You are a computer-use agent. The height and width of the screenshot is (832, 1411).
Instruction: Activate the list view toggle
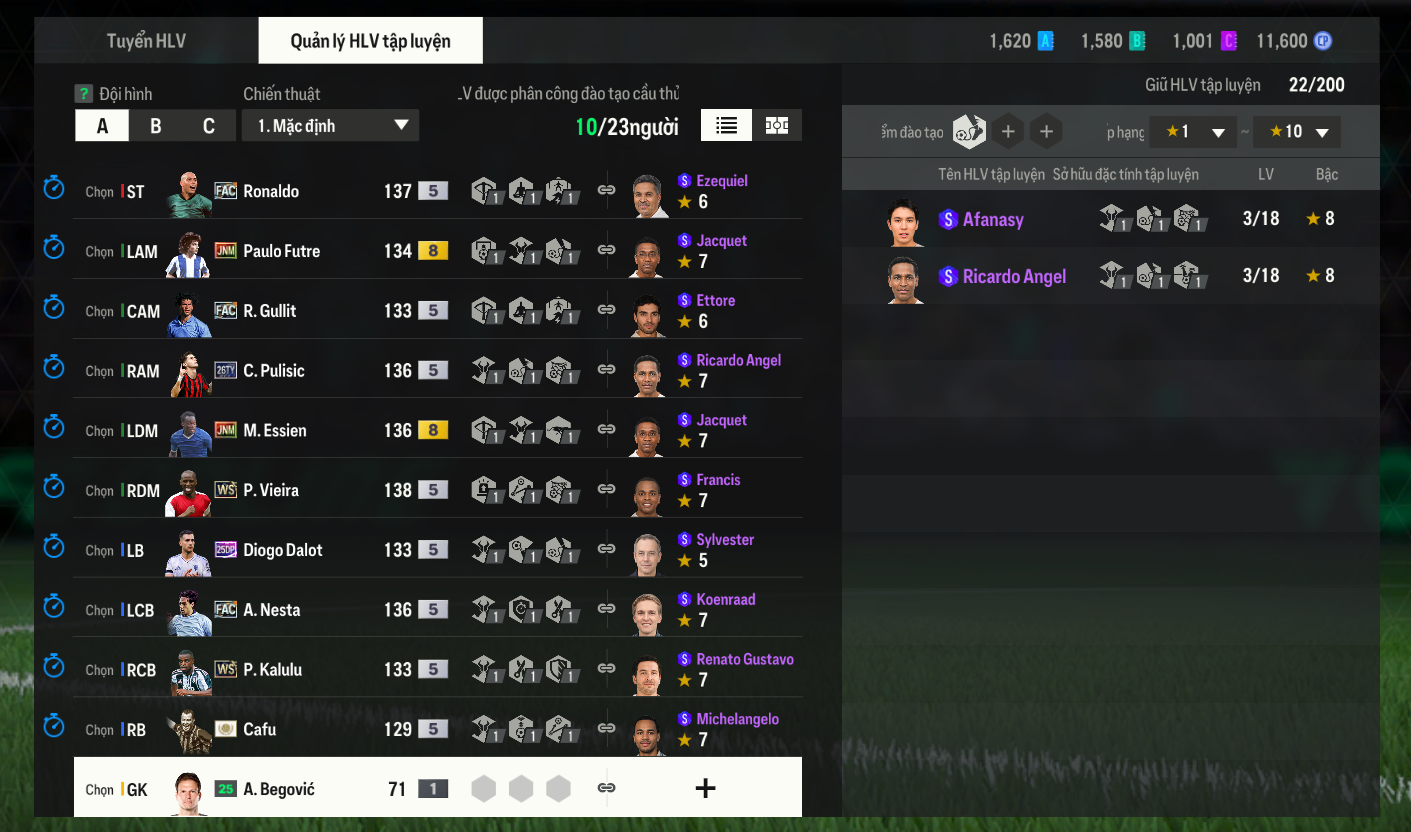point(727,125)
